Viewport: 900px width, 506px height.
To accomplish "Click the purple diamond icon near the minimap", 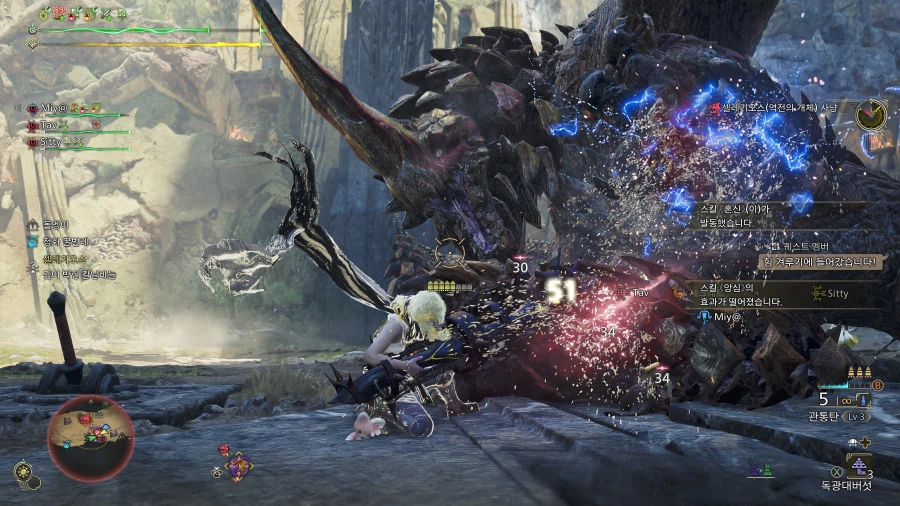I will 238,465.
